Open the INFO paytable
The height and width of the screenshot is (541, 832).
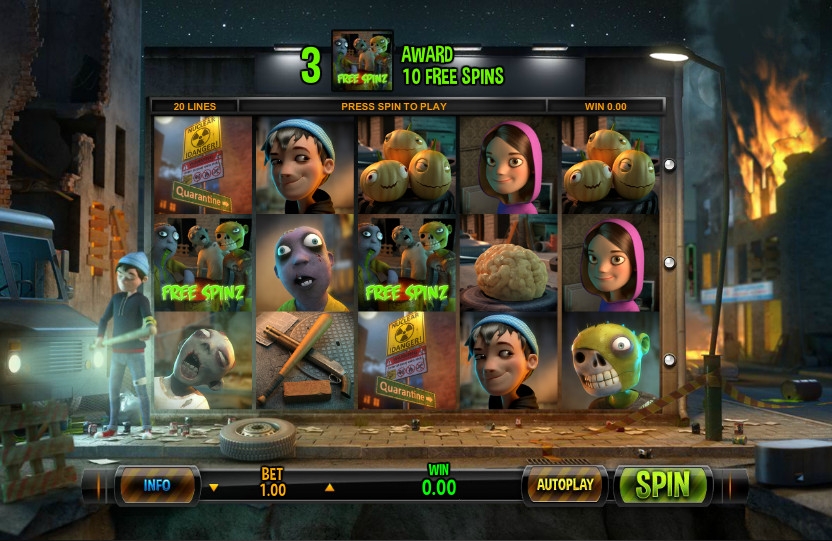click(x=157, y=485)
